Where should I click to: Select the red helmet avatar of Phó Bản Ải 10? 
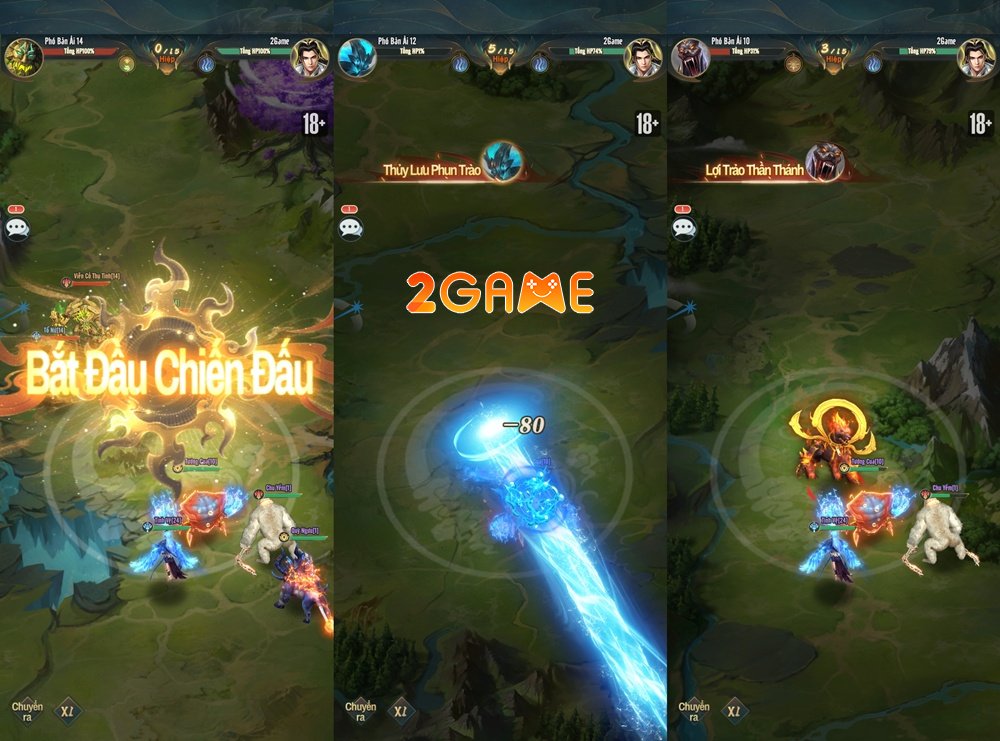tap(690, 57)
